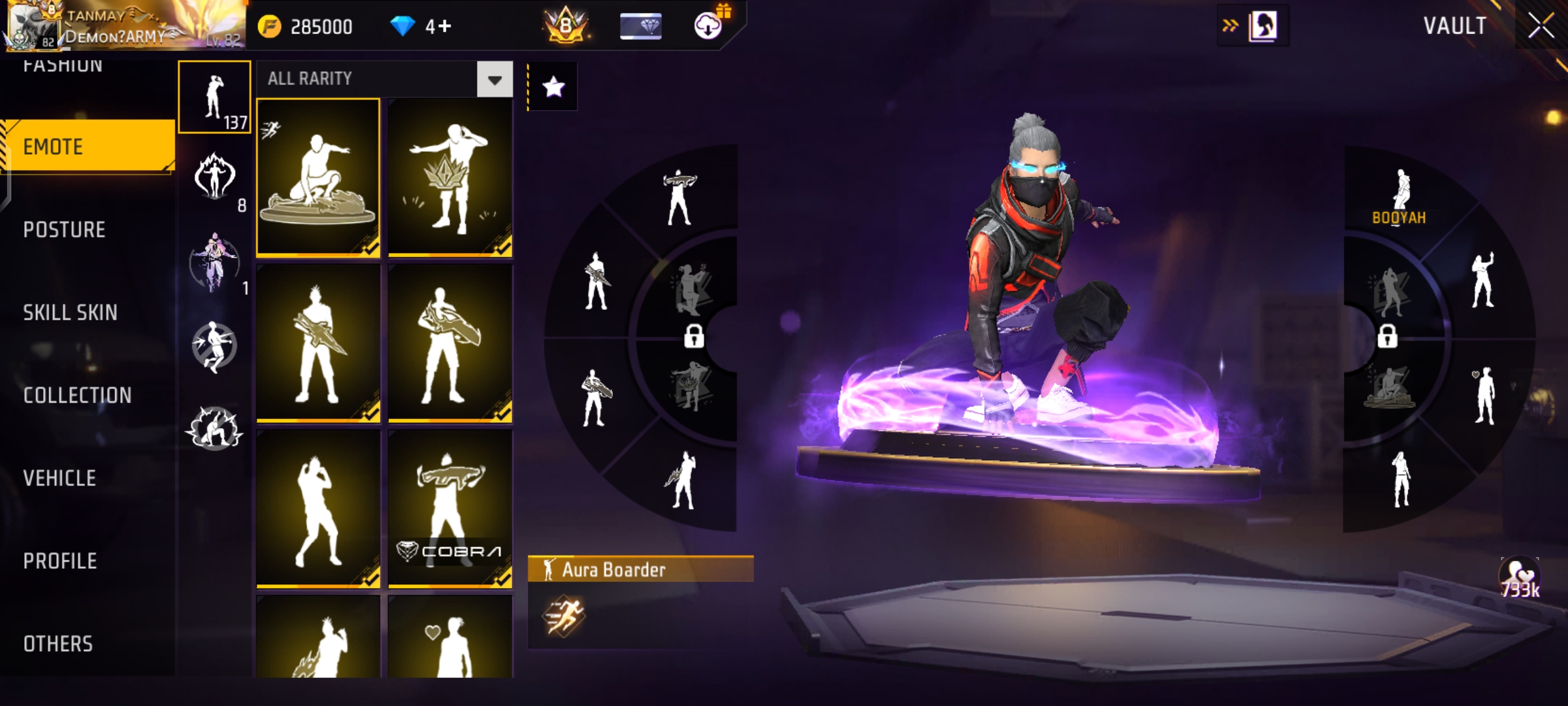Image resolution: width=1568 pixels, height=706 pixels.
Task: Select the Others section
Action: click(58, 644)
